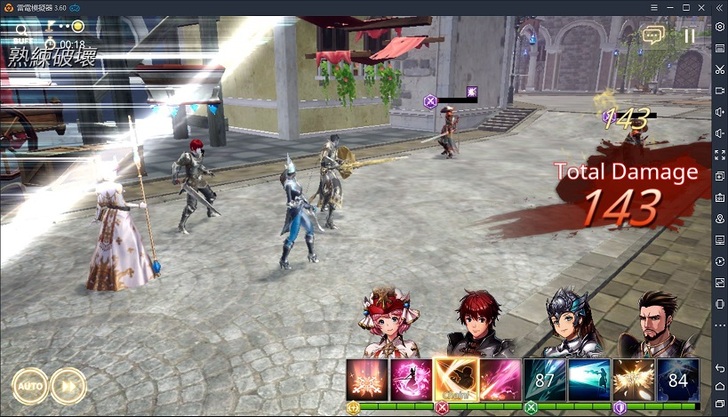Pause the battle
Screen dimensions: 728x417
click(689, 36)
